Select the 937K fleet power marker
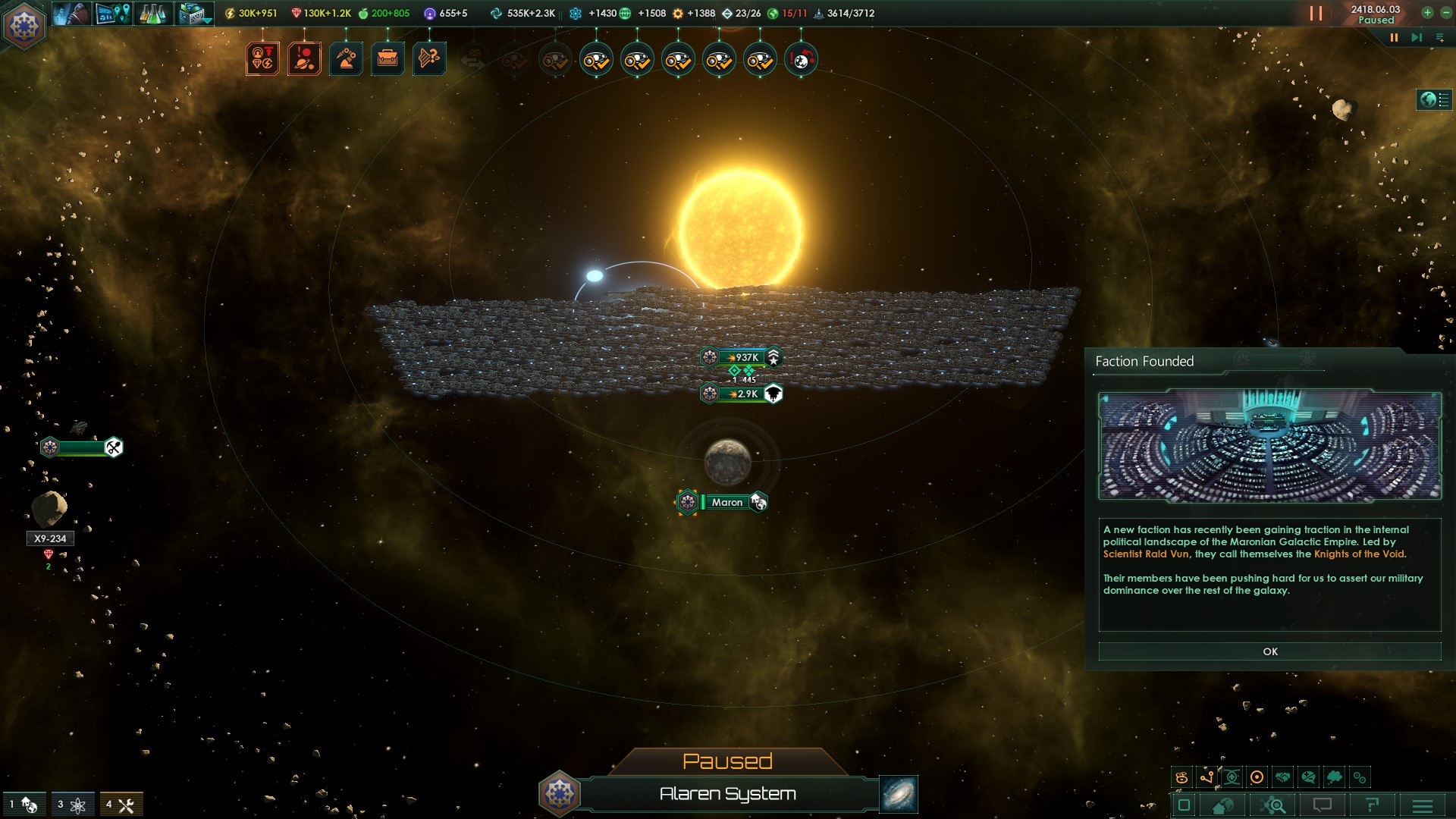The height and width of the screenshot is (819, 1456). tap(742, 357)
